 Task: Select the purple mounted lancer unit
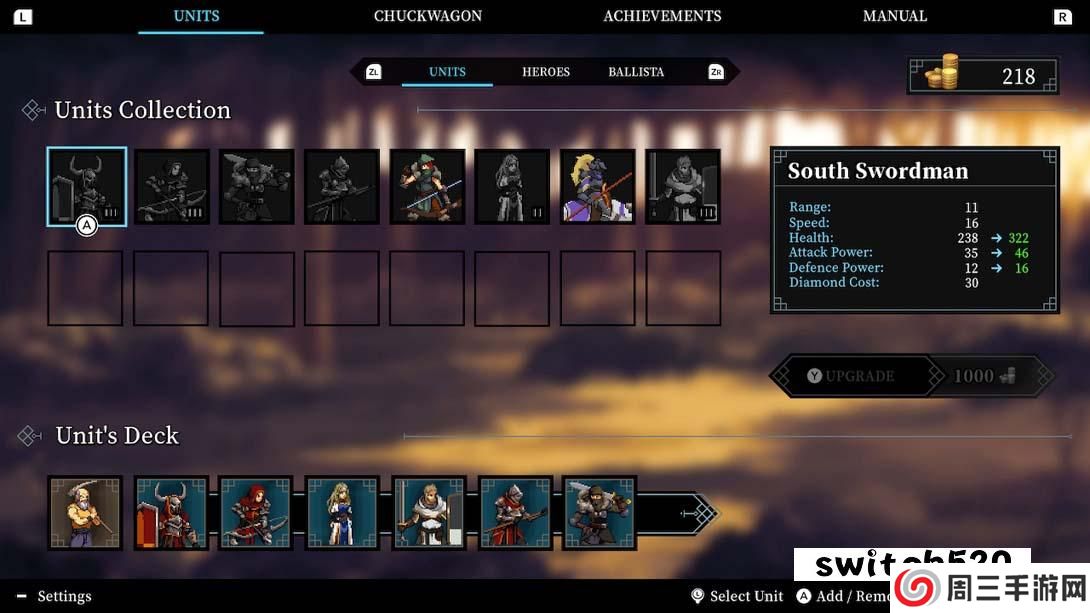(x=597, y=187)
